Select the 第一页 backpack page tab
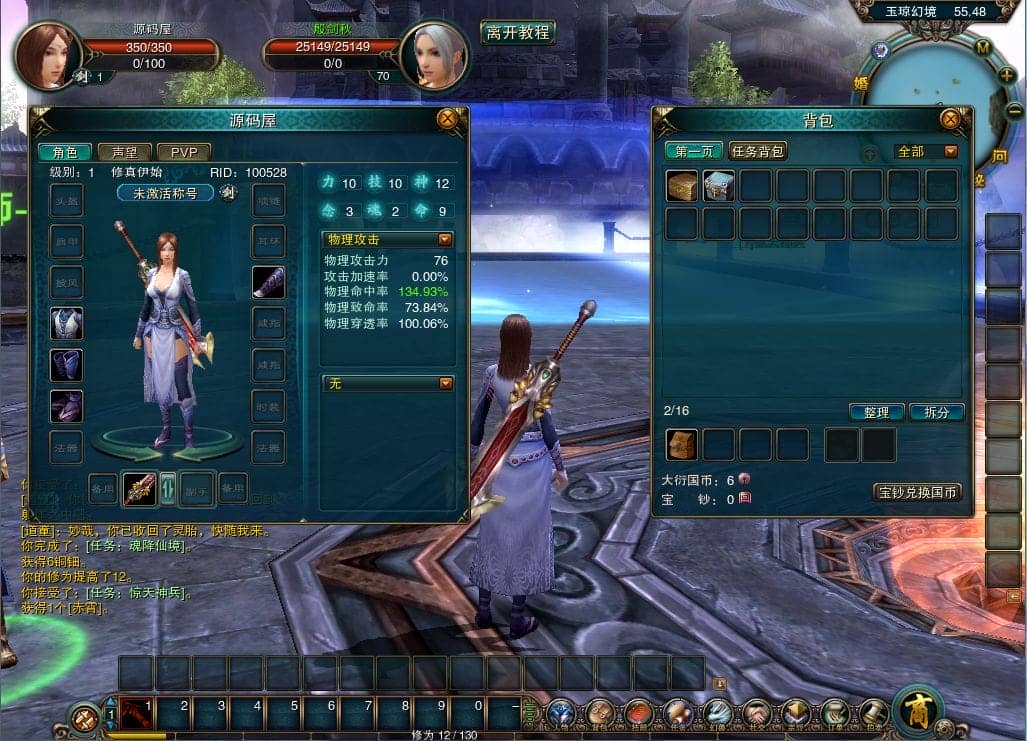The width and height of the screenshot is (1027, 741). pyautogui.click(x=694, y=151)
